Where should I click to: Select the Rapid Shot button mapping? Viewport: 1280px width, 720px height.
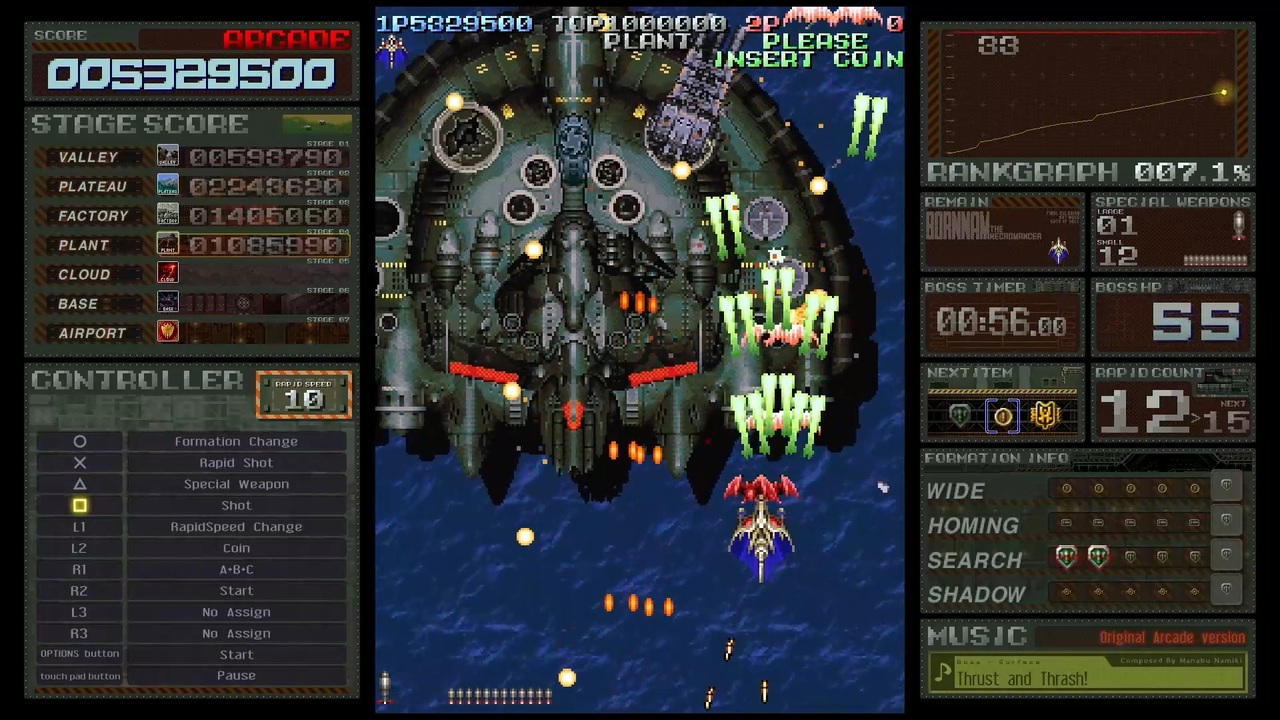236,462
